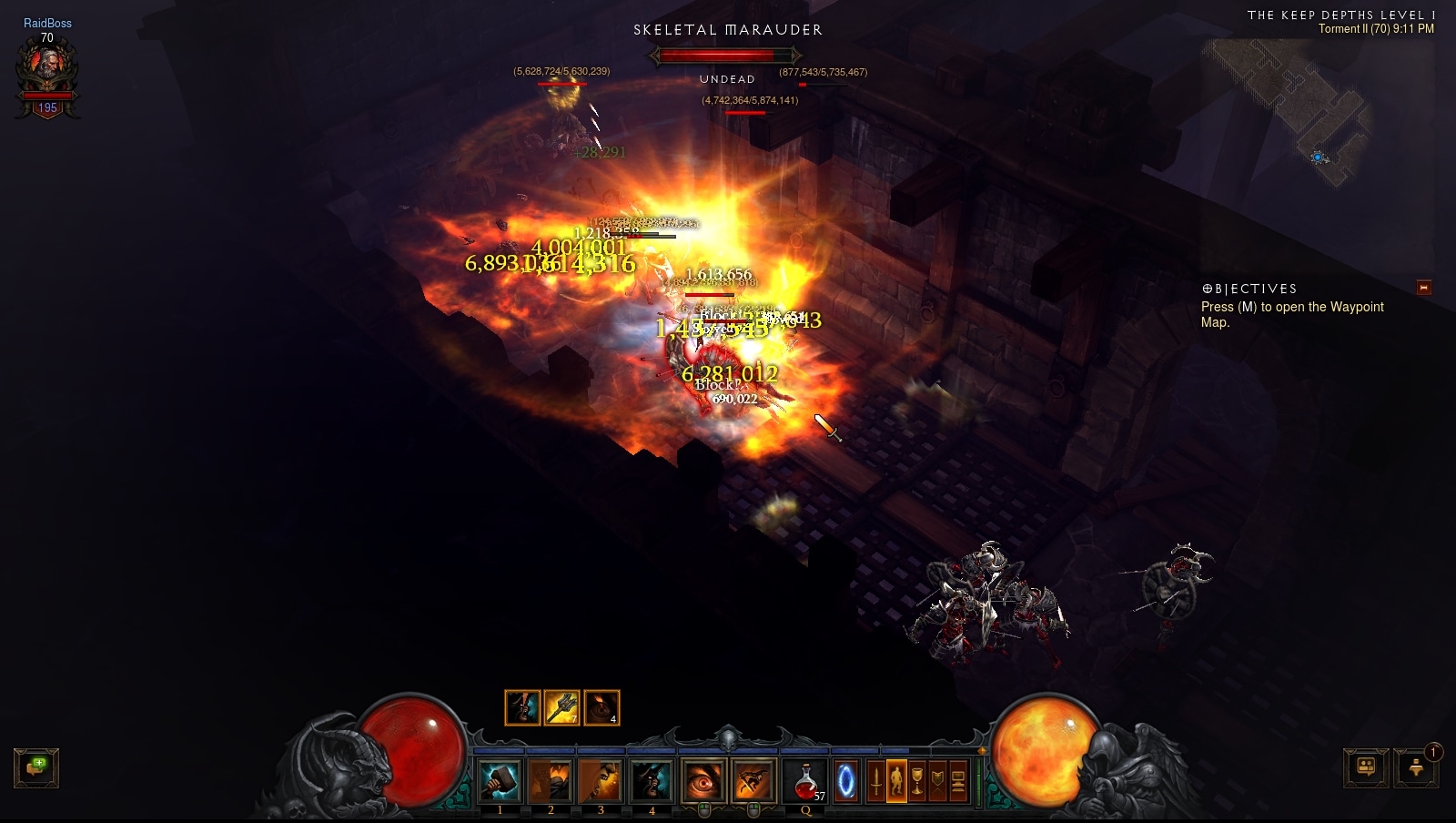Open the sword menu button
Image resolution: width=1456 pixels, height=823 pixels.
pos(875,781)
